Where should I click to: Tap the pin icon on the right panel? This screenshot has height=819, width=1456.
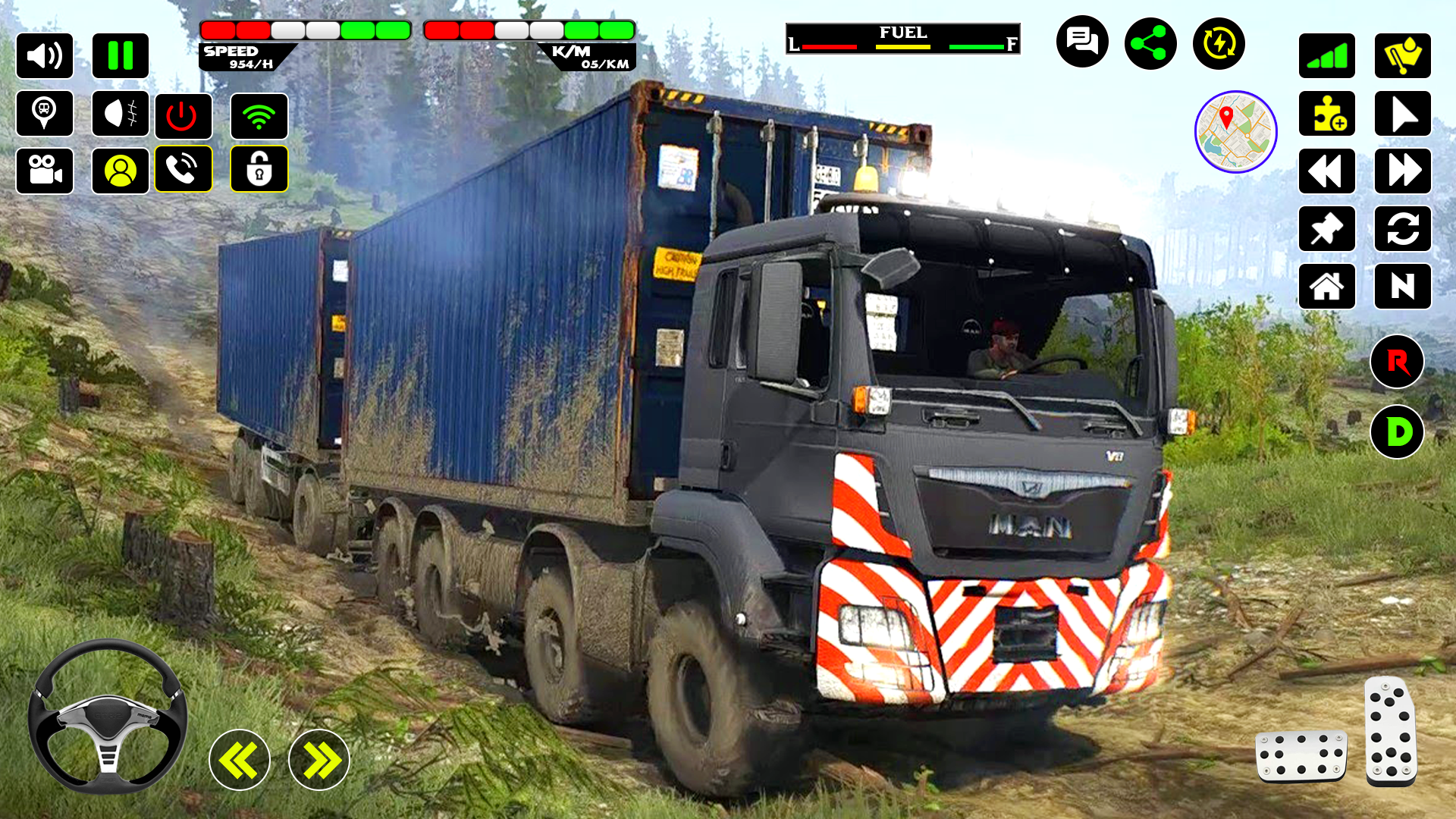[1327, 230]
